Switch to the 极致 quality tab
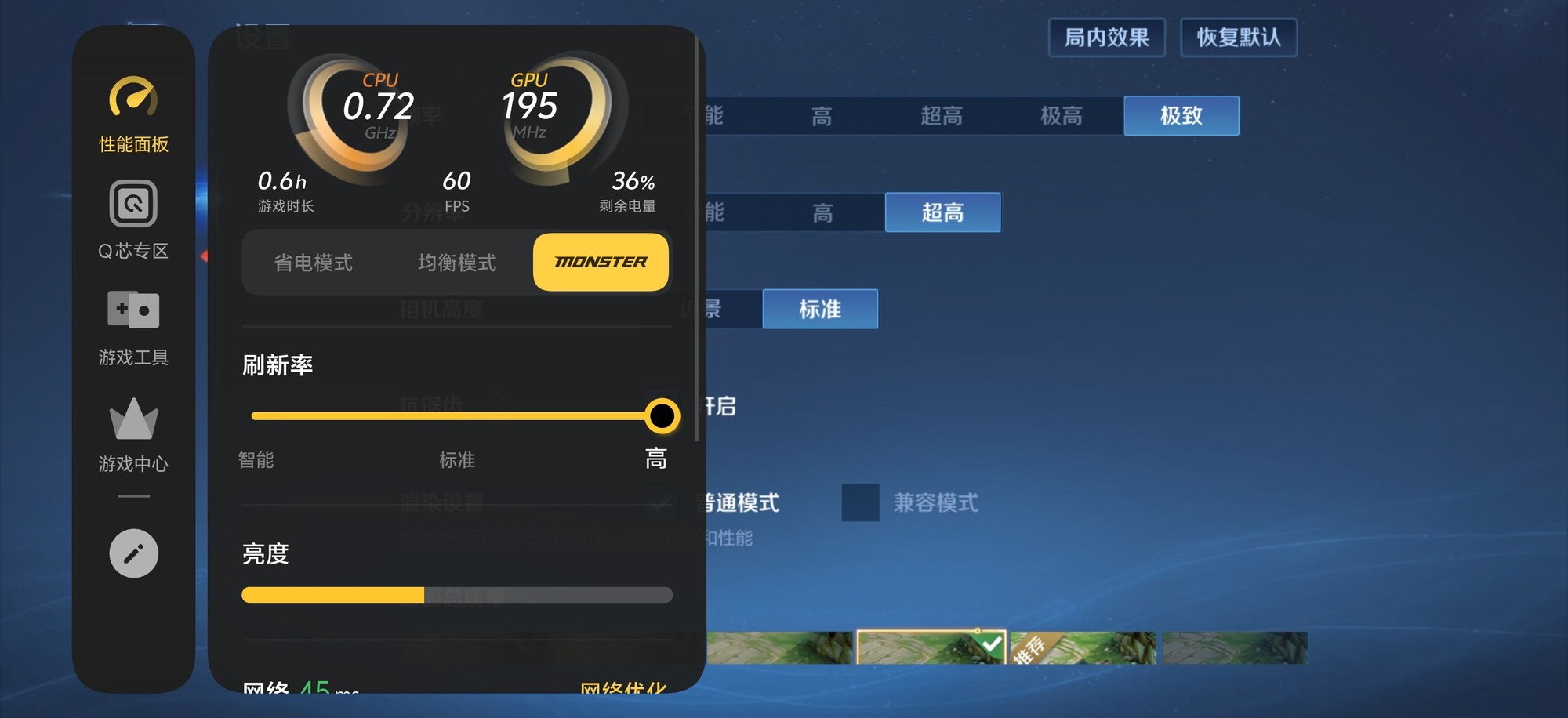Image resolution: width=1568 pixels, height=718 pixels. pos(1181,115)
